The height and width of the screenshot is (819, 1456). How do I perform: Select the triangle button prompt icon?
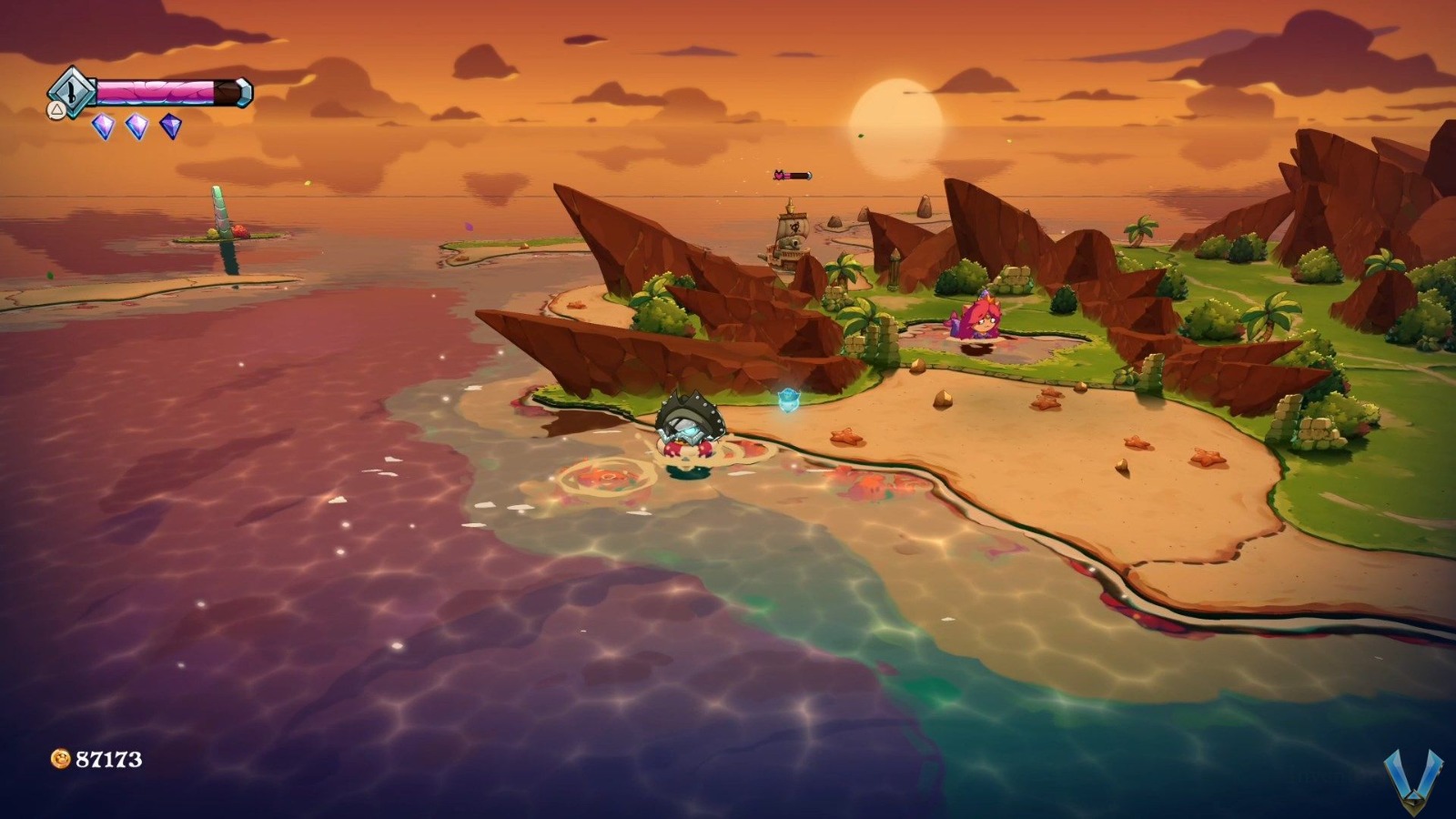[x=56, y=108]
